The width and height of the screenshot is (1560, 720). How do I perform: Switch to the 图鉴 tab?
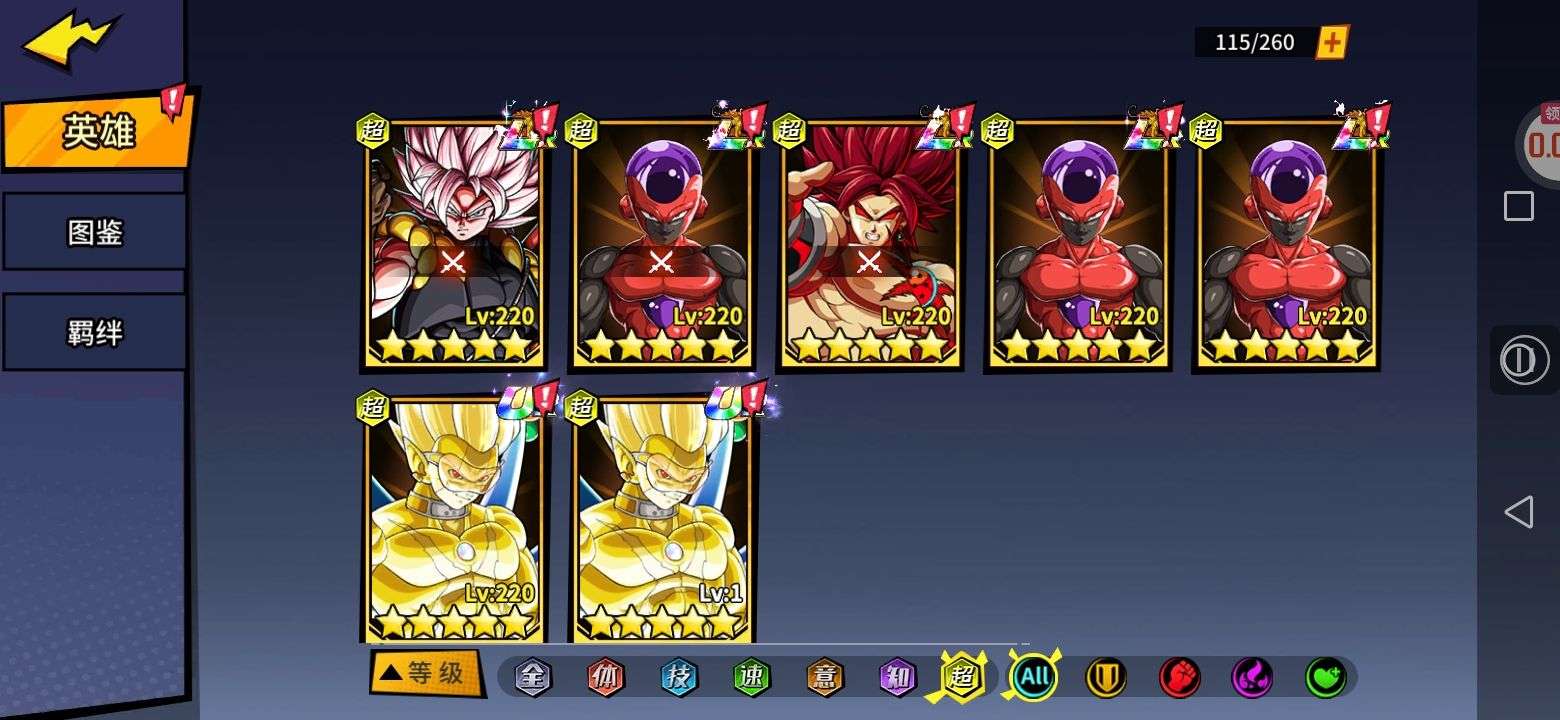[95, 232]
